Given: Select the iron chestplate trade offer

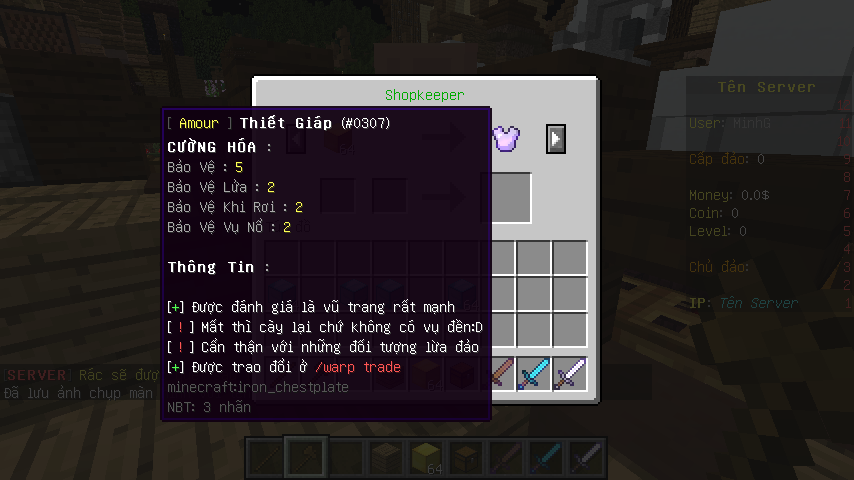Looking at the screenshot, I should pyautogui.click(x=508, y=138).
